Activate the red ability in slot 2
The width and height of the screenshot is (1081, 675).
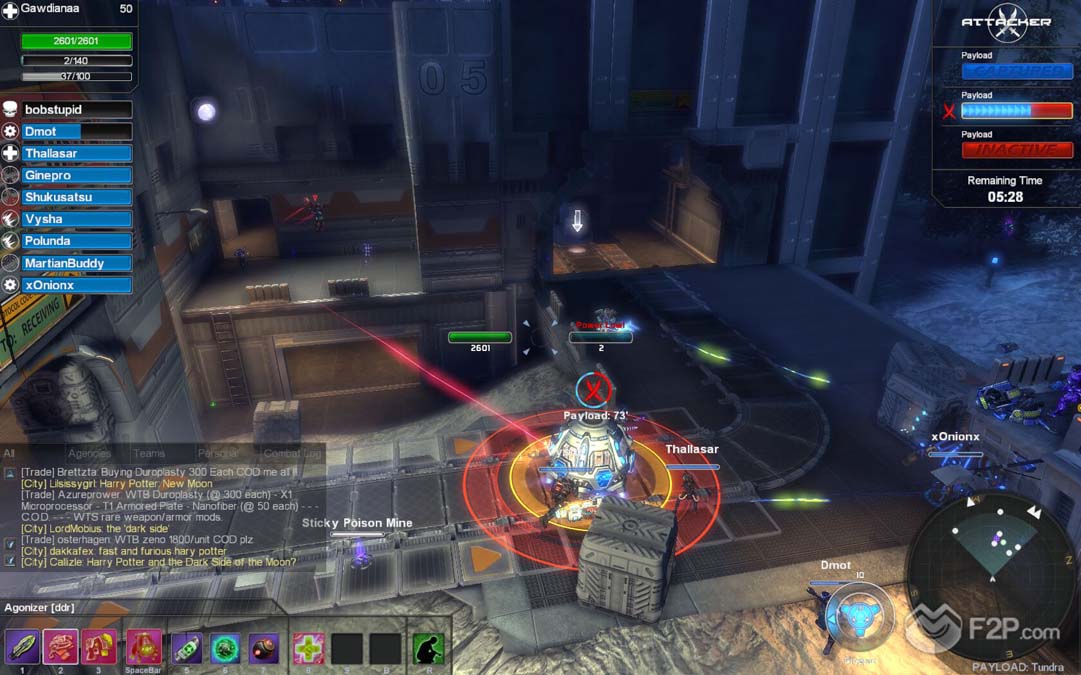coord(60,648)
